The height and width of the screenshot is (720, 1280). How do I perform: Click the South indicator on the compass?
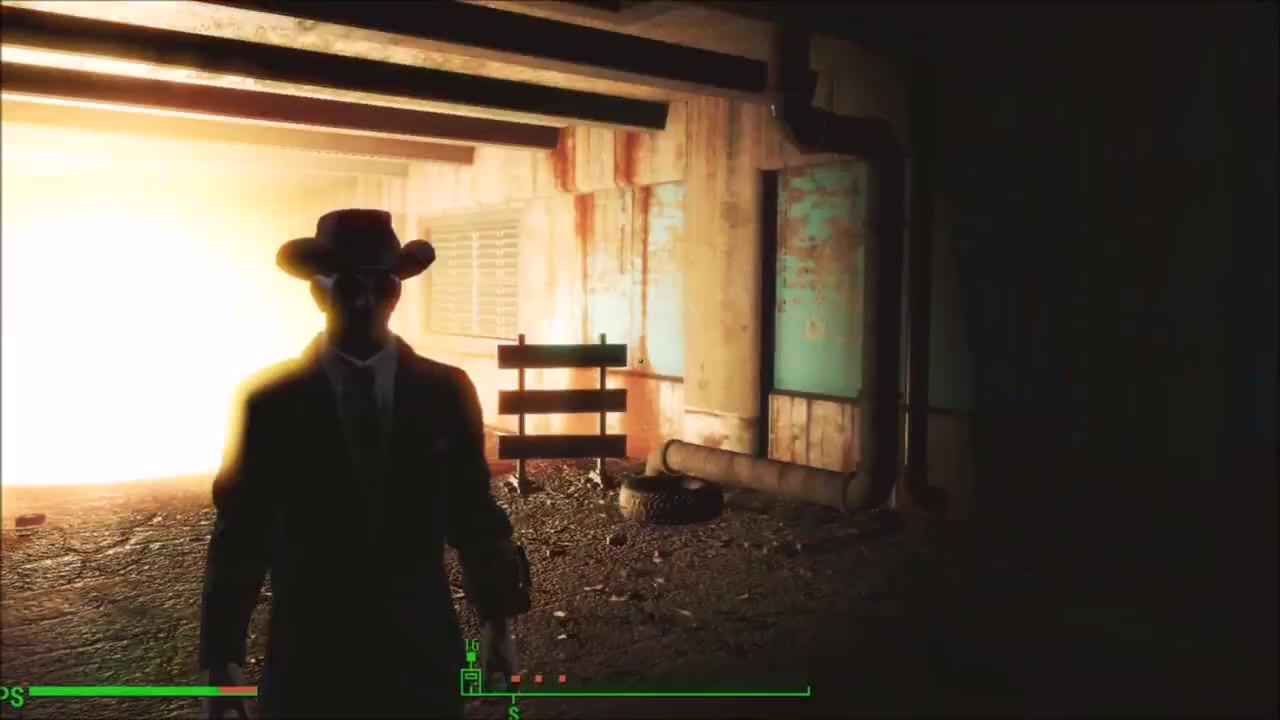tap(513, 712)
